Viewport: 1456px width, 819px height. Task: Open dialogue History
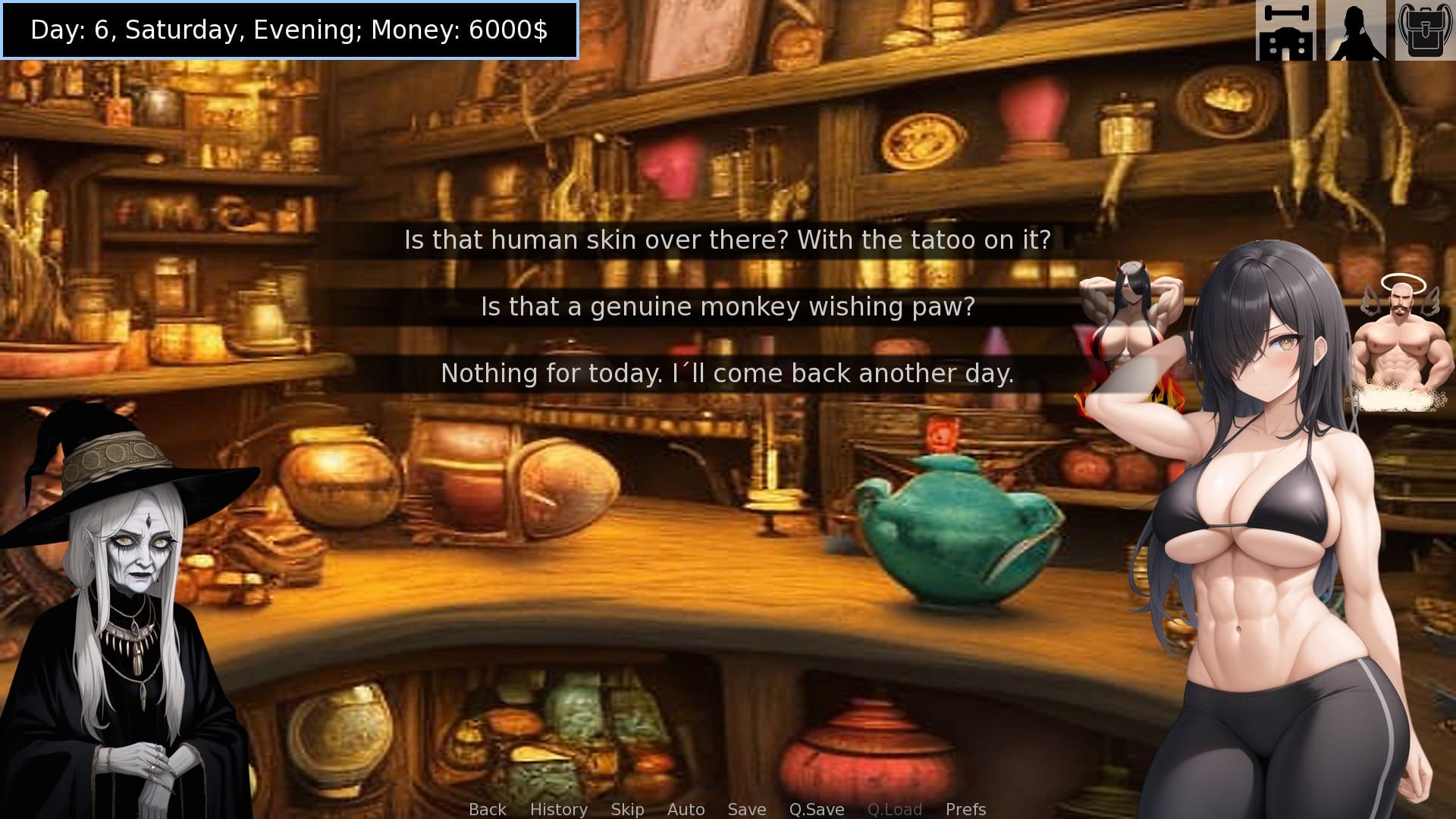pyautogui.click(x=558, y=809)
